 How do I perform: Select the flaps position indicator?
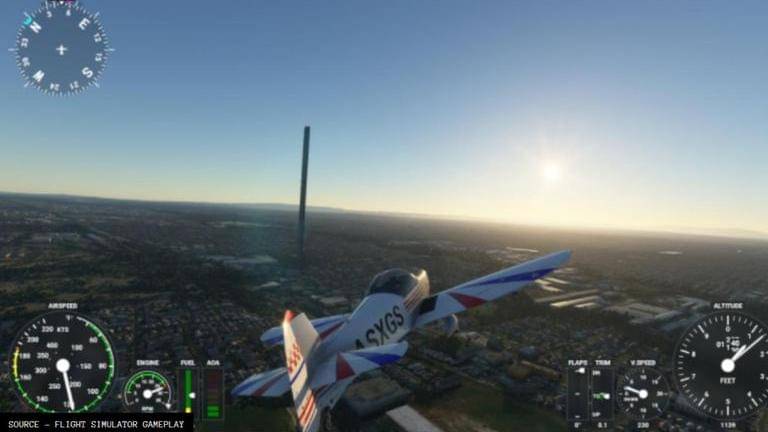point(578,392)
